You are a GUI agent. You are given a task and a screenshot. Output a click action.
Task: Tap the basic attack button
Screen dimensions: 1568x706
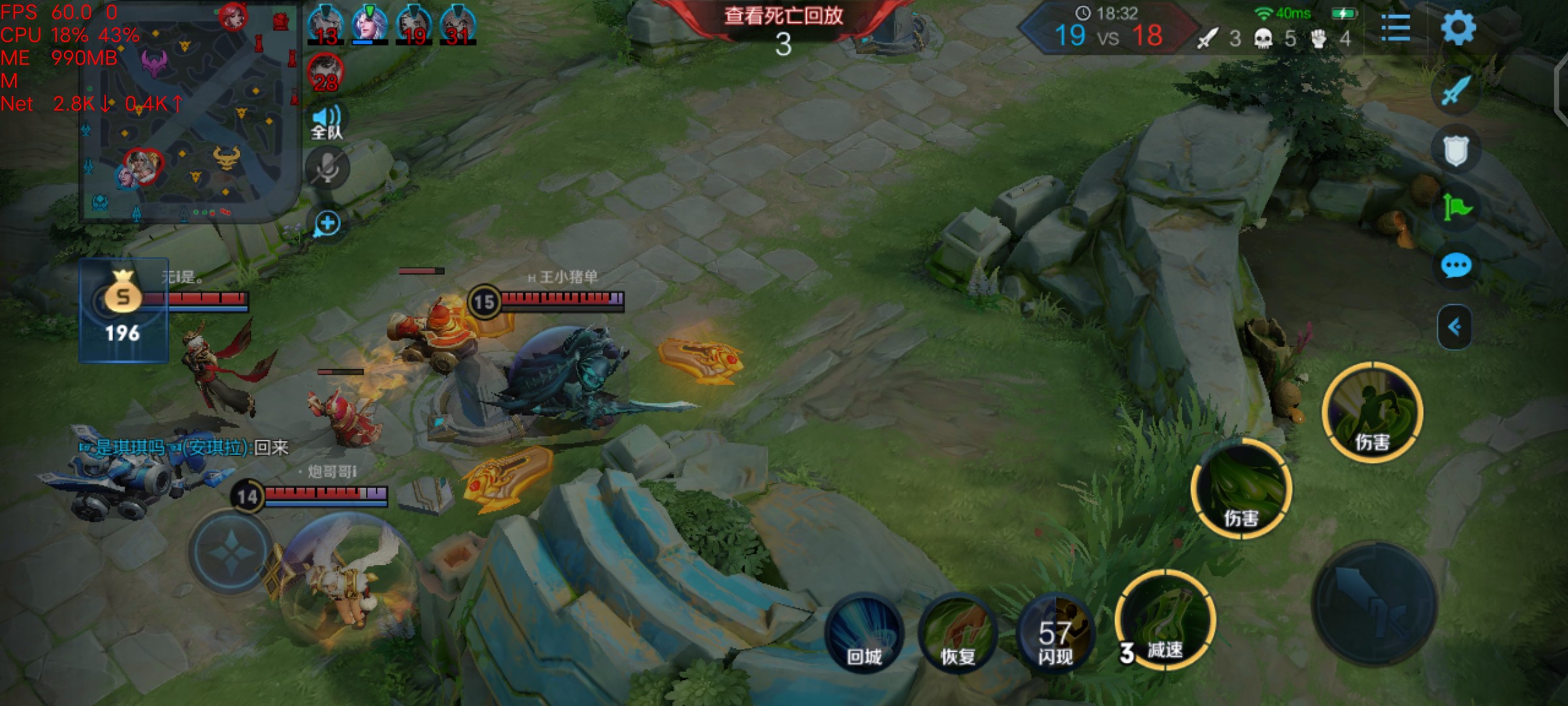click(1375, 603)
